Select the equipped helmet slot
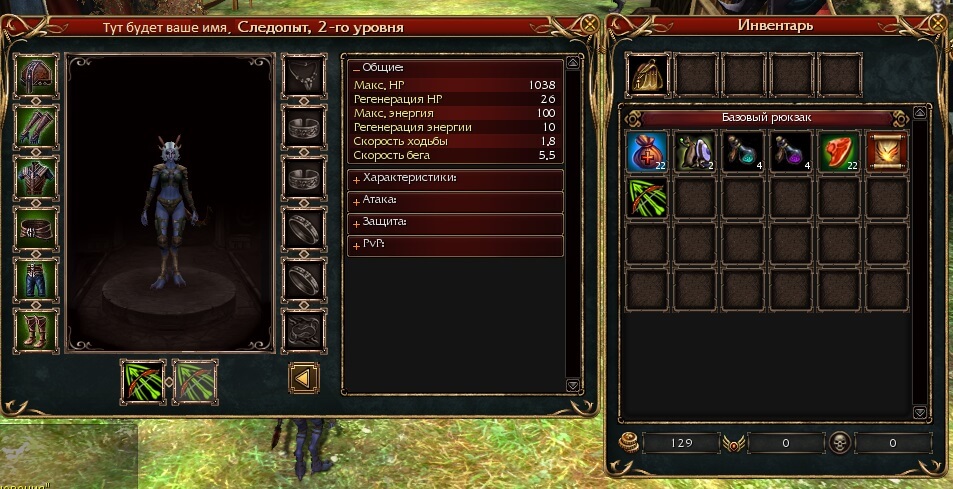 (37, 74)
